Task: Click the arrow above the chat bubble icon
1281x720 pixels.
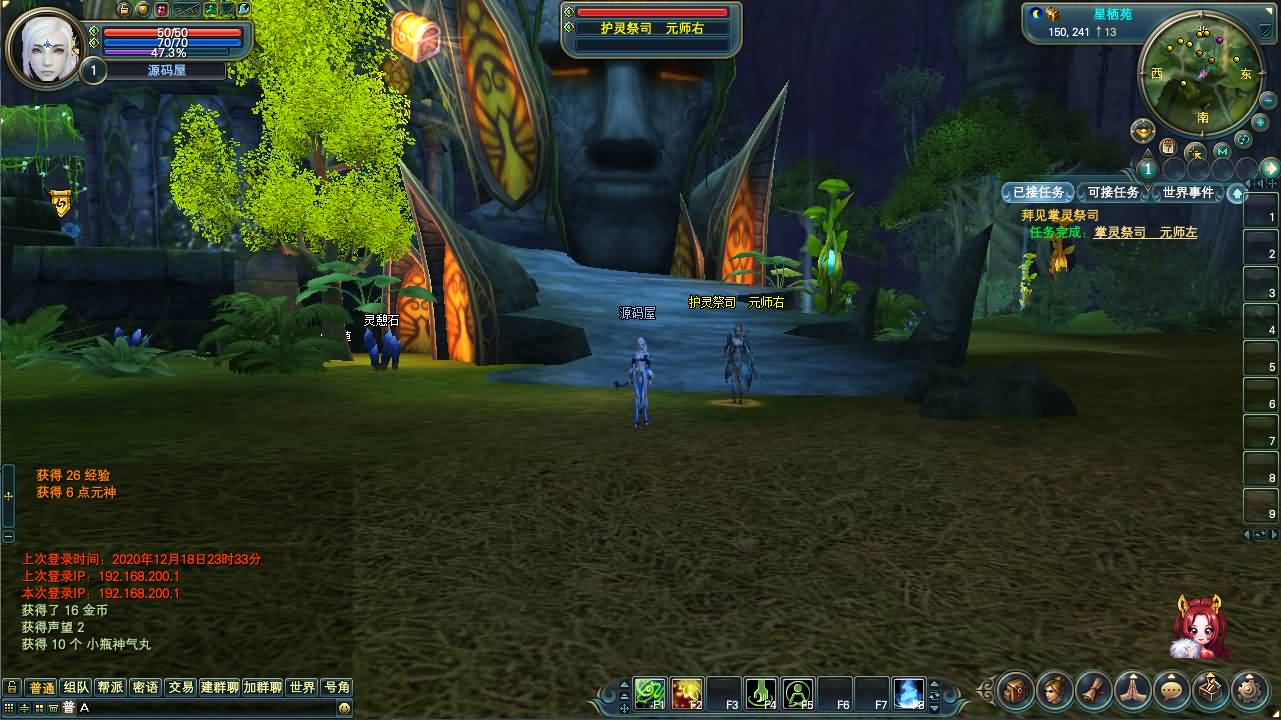Action: point(1172,676)
